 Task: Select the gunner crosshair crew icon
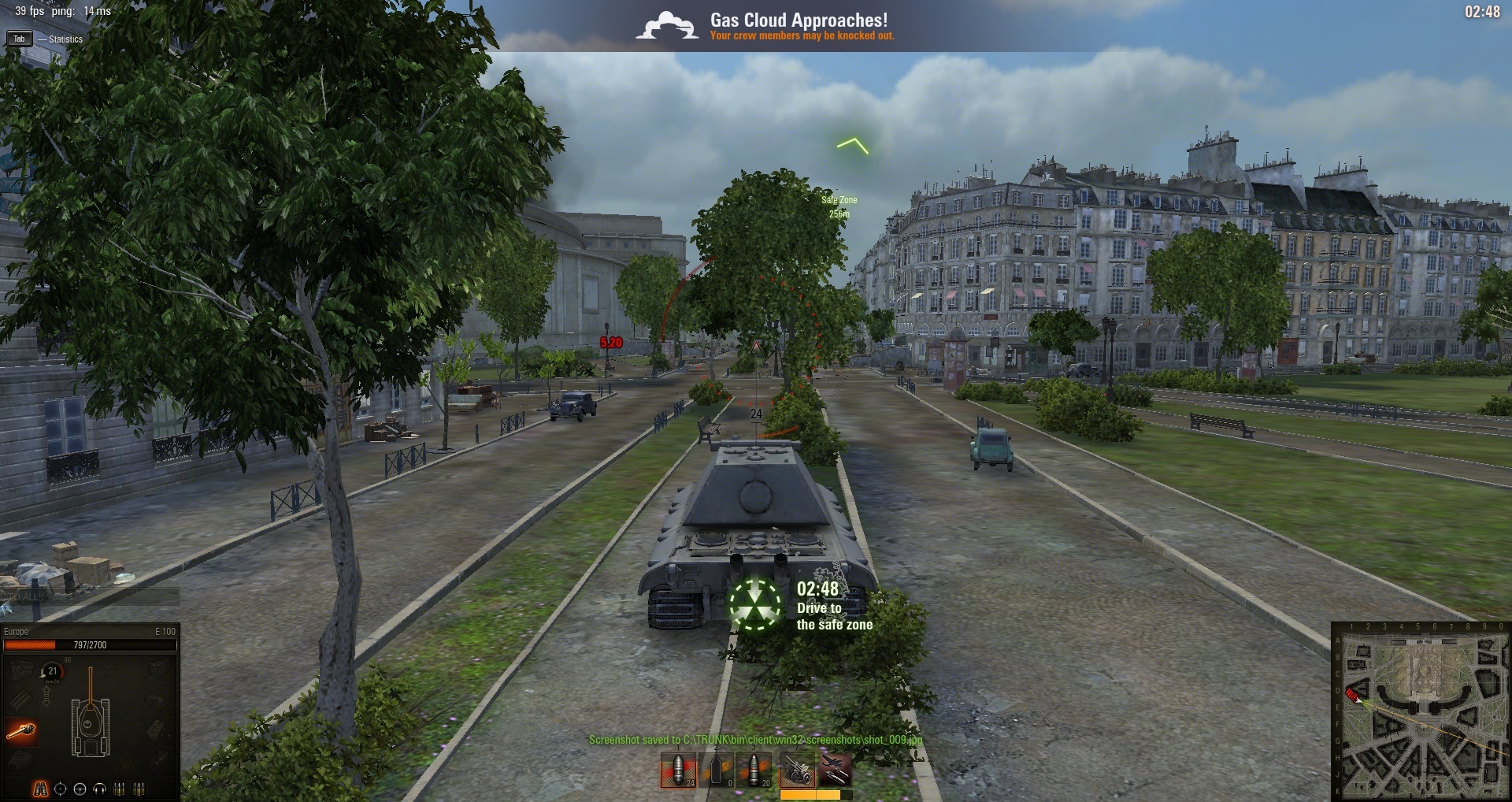click(x=60, y=789)
